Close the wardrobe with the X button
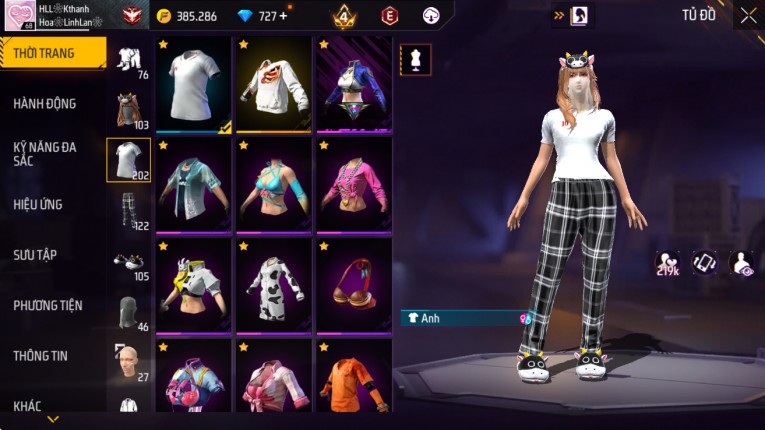 [748, 15]
